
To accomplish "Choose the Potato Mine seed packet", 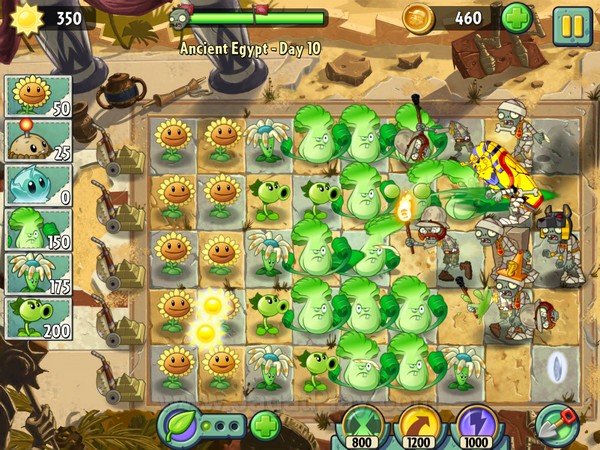I will [x=38, y=141].
